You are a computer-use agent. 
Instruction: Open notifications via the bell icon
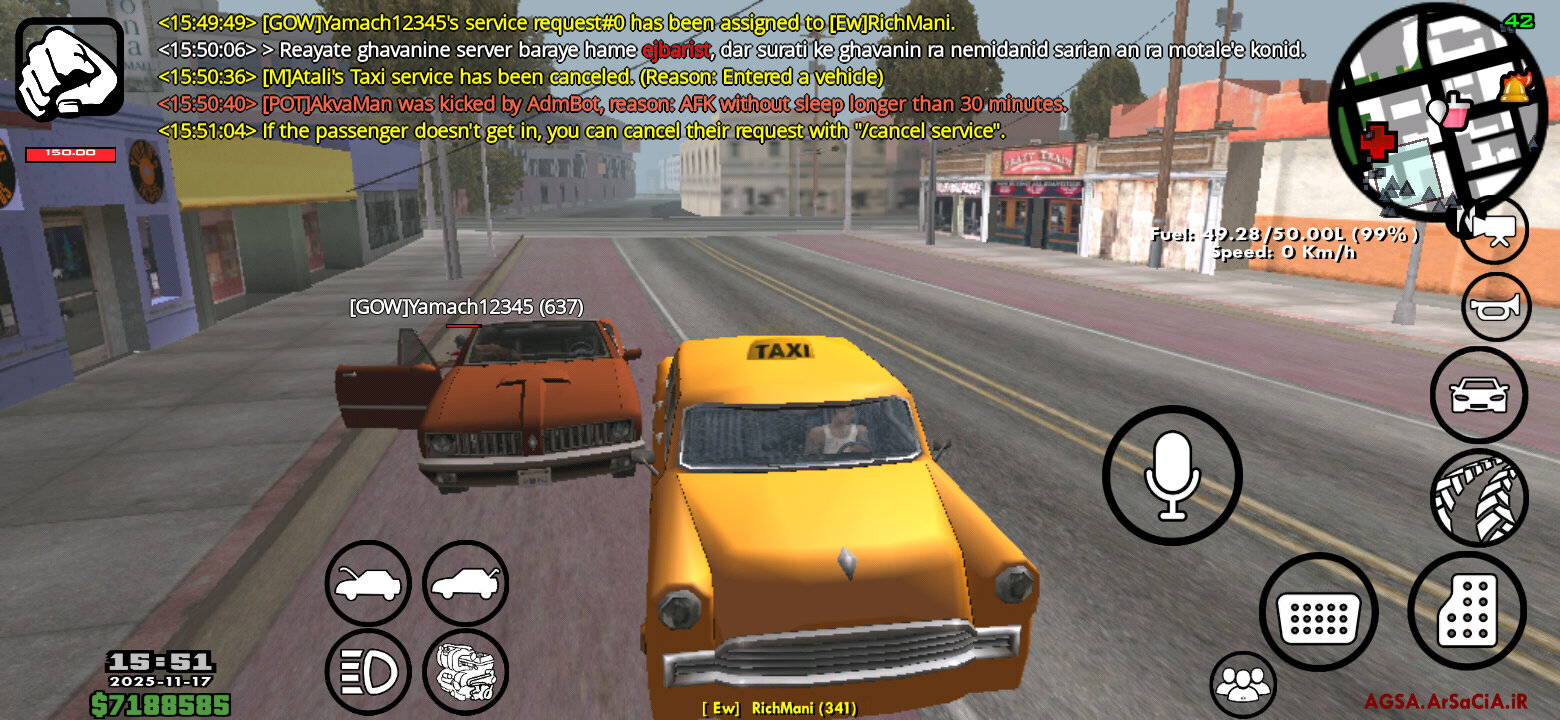point(1516,90)
